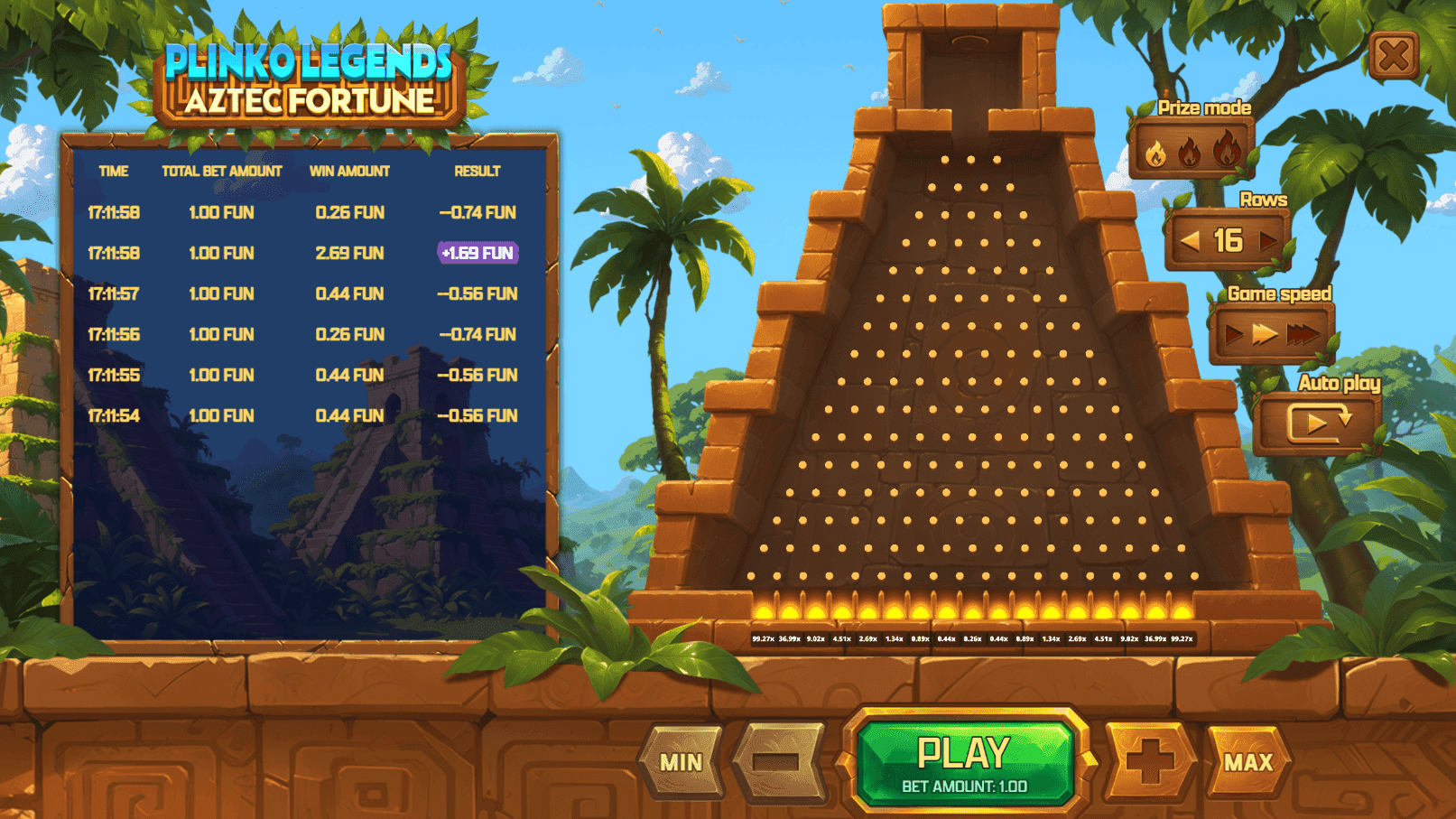This screenshot has height=819, width=1456.
Task: Select the highlighted +1.69 FUN result entry
Action: [477, 253]
